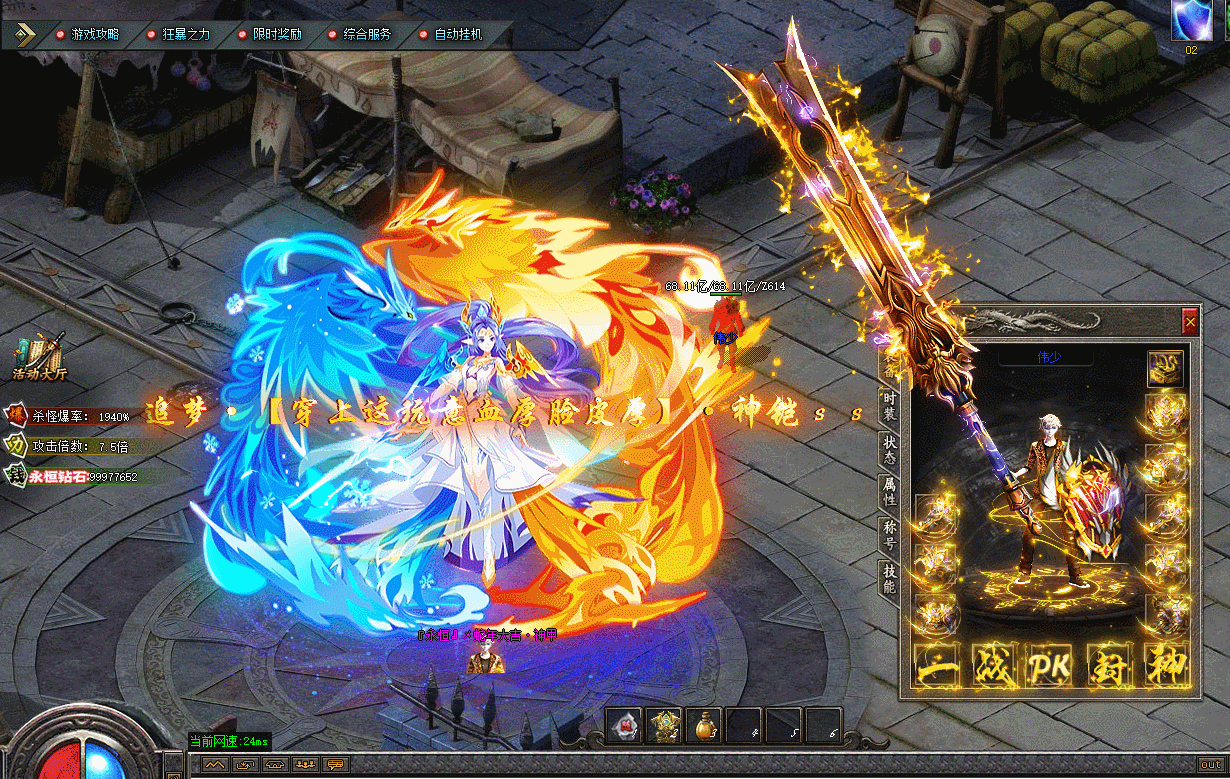
Task: Open the 属性 attributes tab
Action: coord(888,492)
